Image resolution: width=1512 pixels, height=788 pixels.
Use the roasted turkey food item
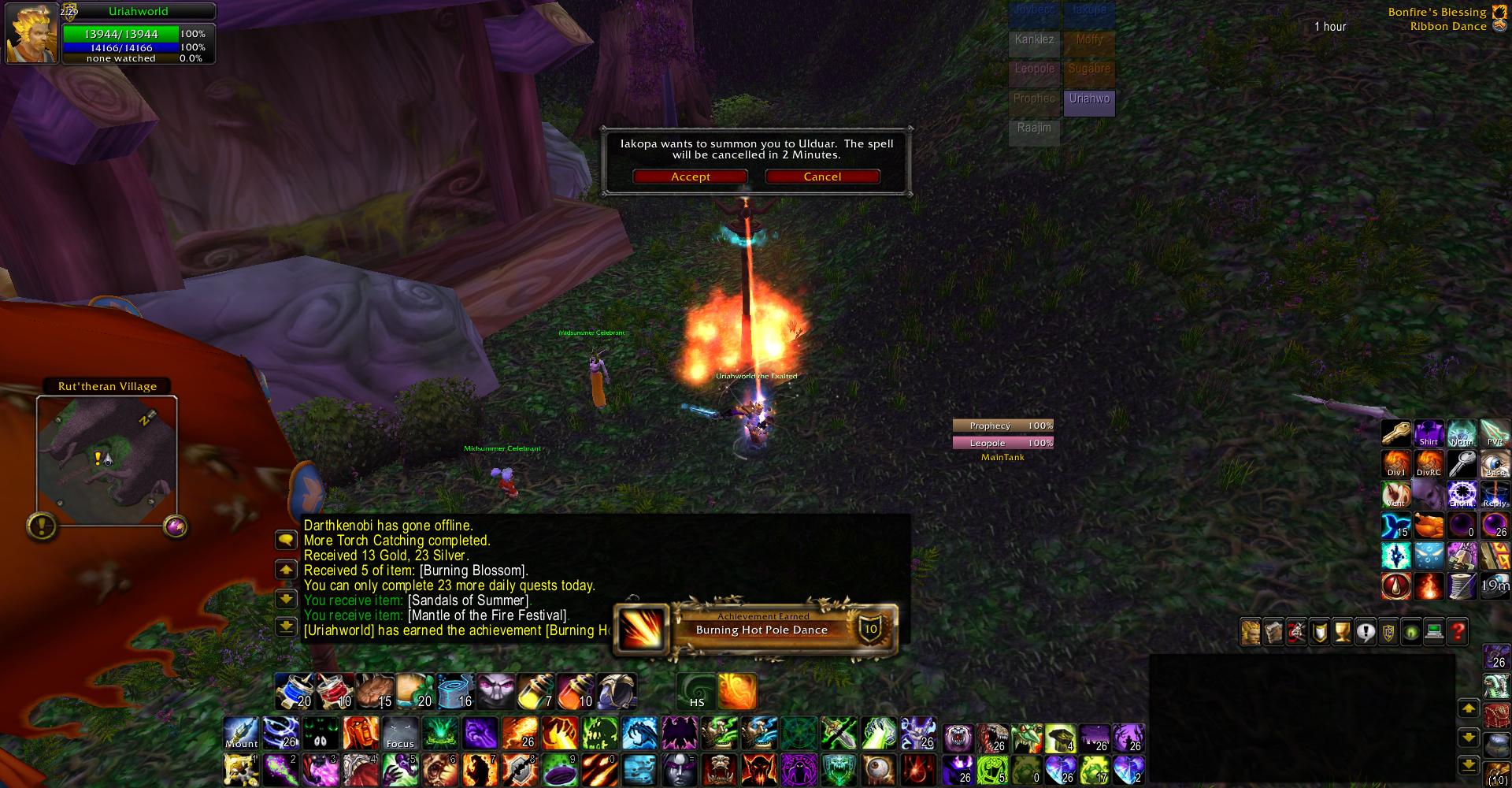pyautogui.click(x=1429, y=526)
